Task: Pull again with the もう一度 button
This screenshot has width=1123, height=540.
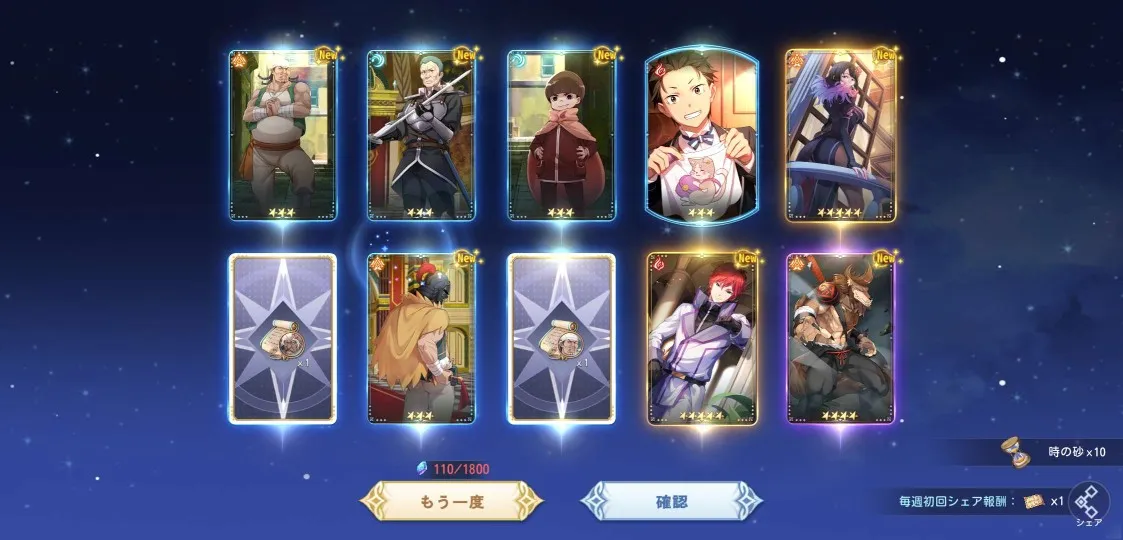Action: coord(451,501)
